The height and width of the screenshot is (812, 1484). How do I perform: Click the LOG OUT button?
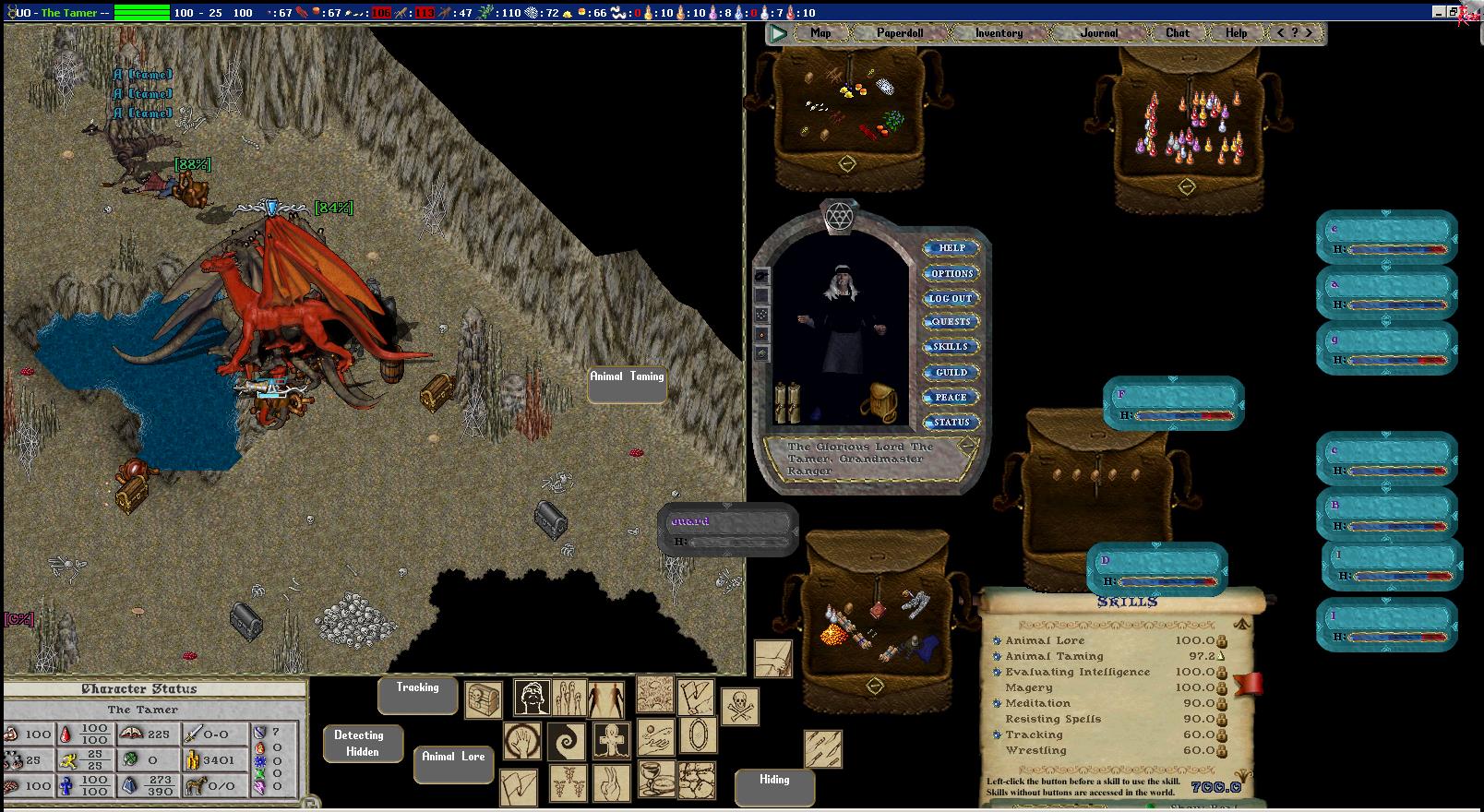tap(951, 299)
